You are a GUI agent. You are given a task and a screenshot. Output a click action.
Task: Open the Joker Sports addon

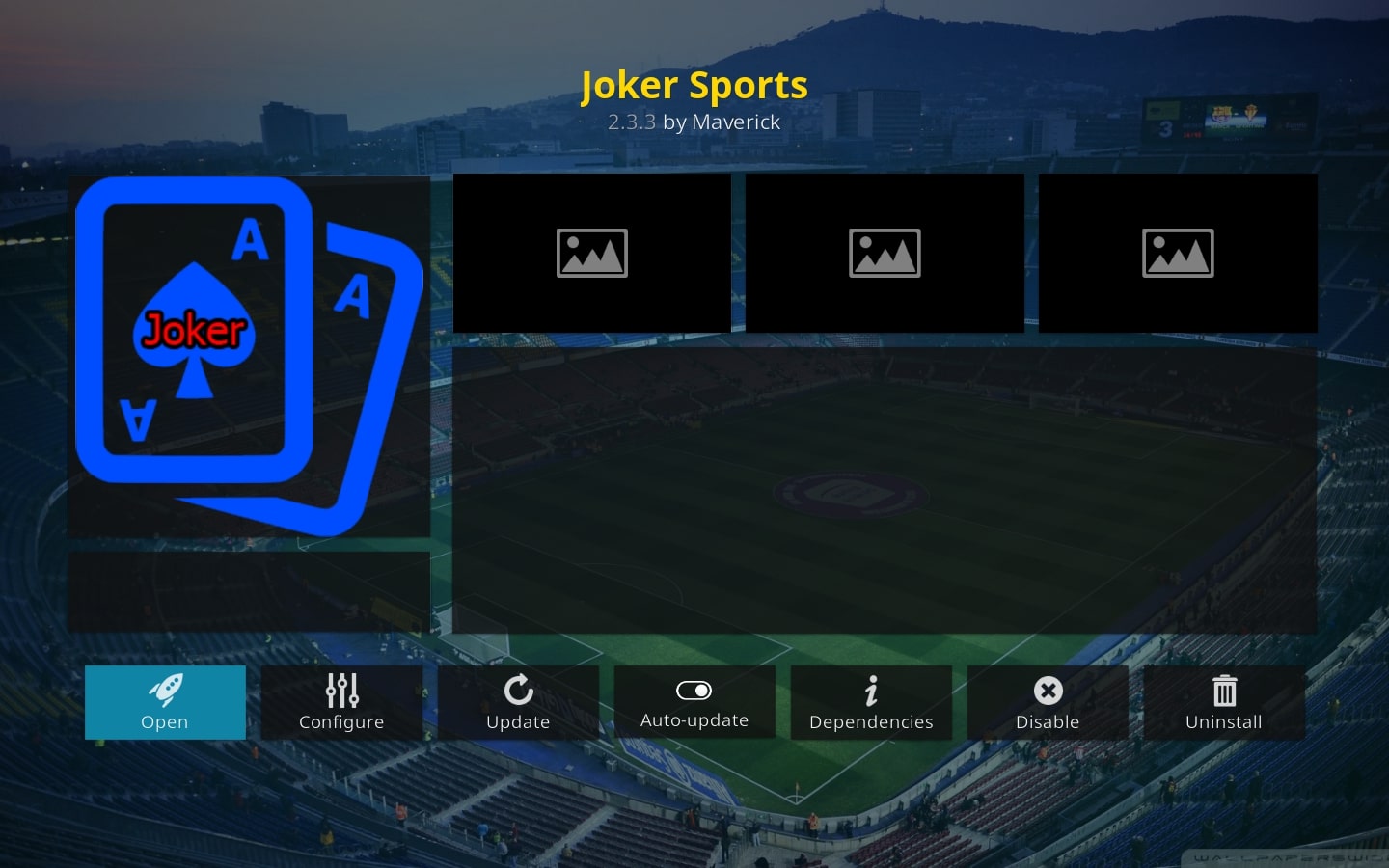(x=165, y=702)
